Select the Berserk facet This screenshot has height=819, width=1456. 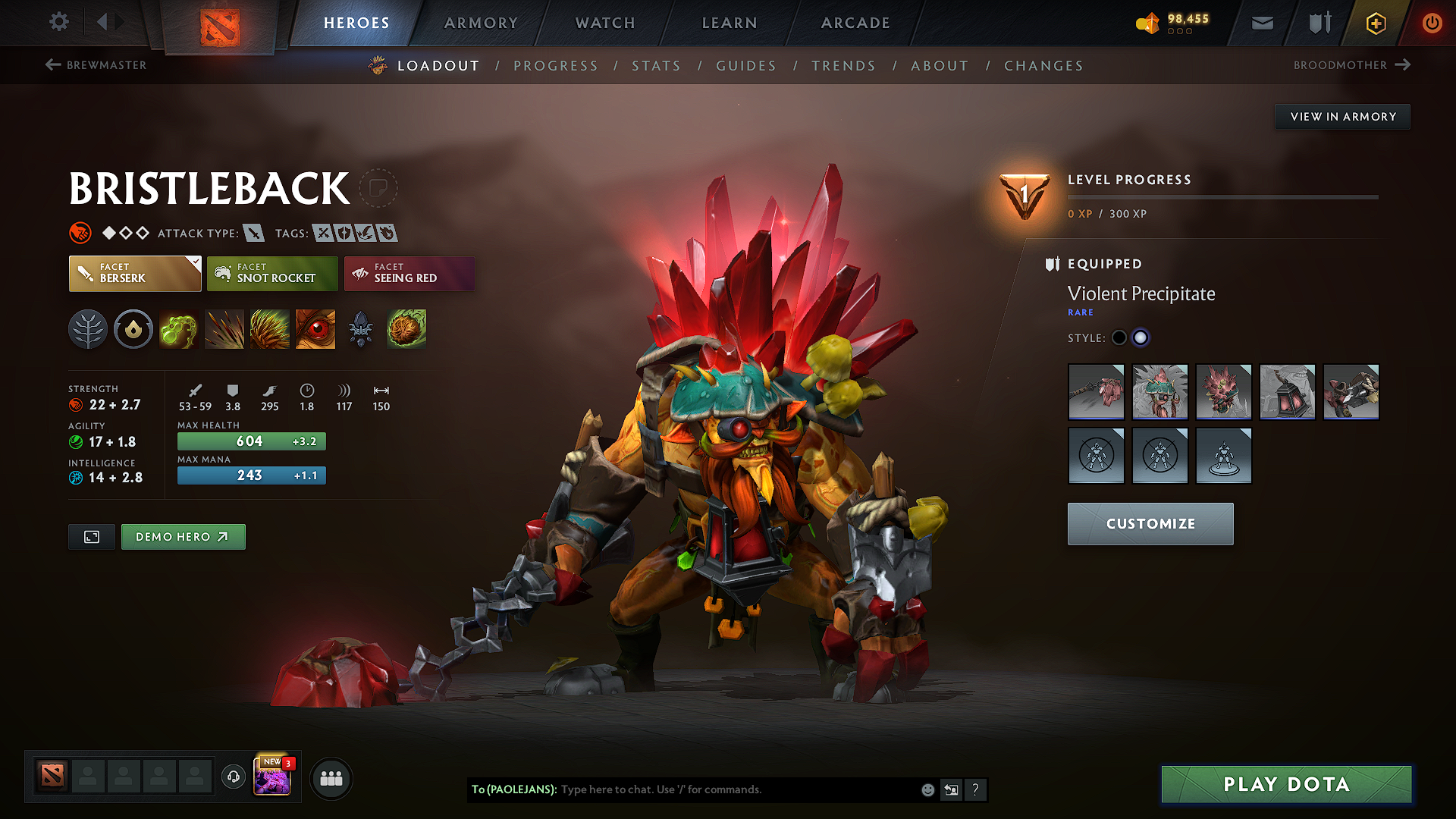click(x=134, y=274)
